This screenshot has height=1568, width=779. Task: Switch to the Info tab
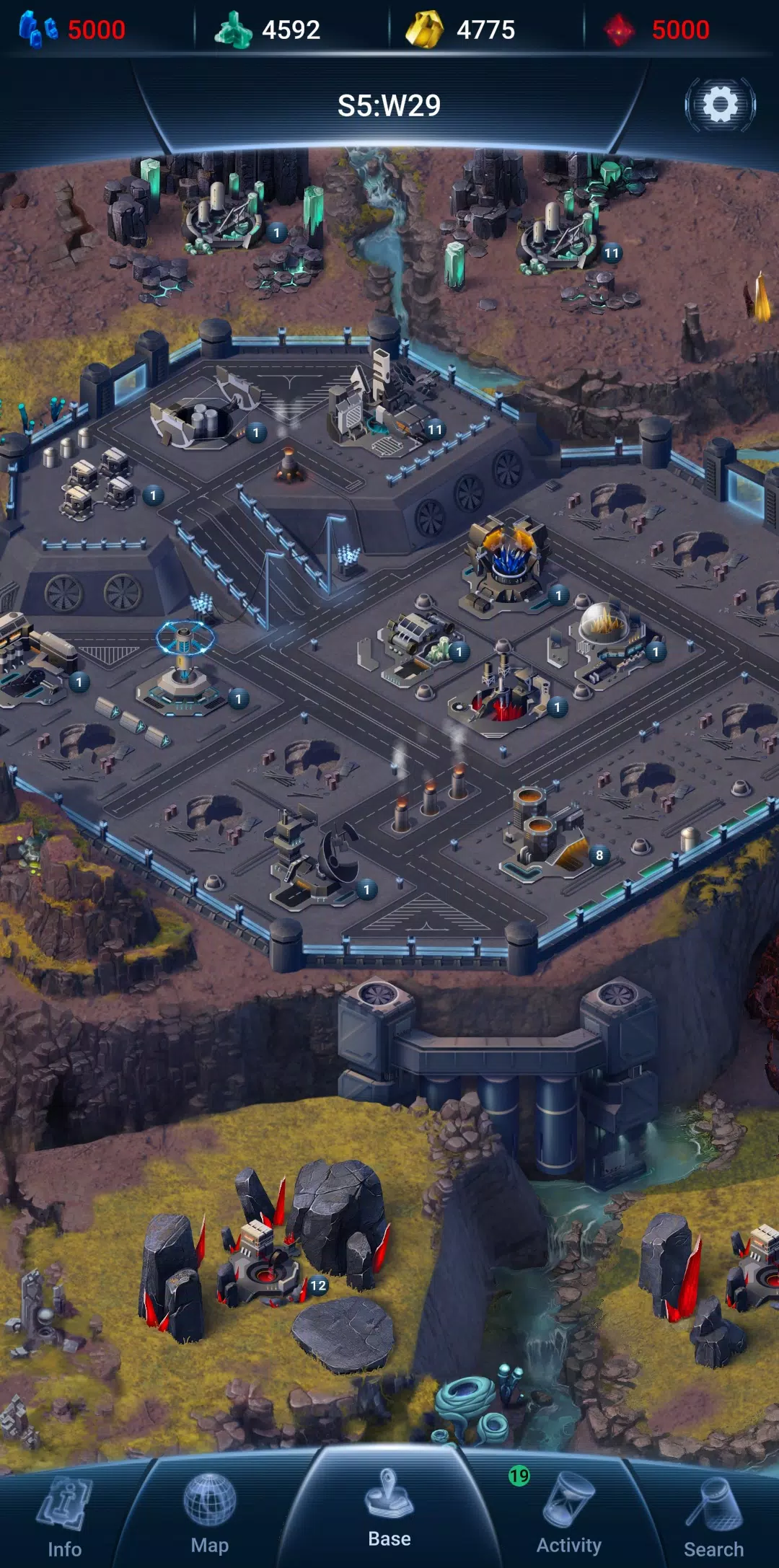pyautogui.click(x=64, y=1515)
